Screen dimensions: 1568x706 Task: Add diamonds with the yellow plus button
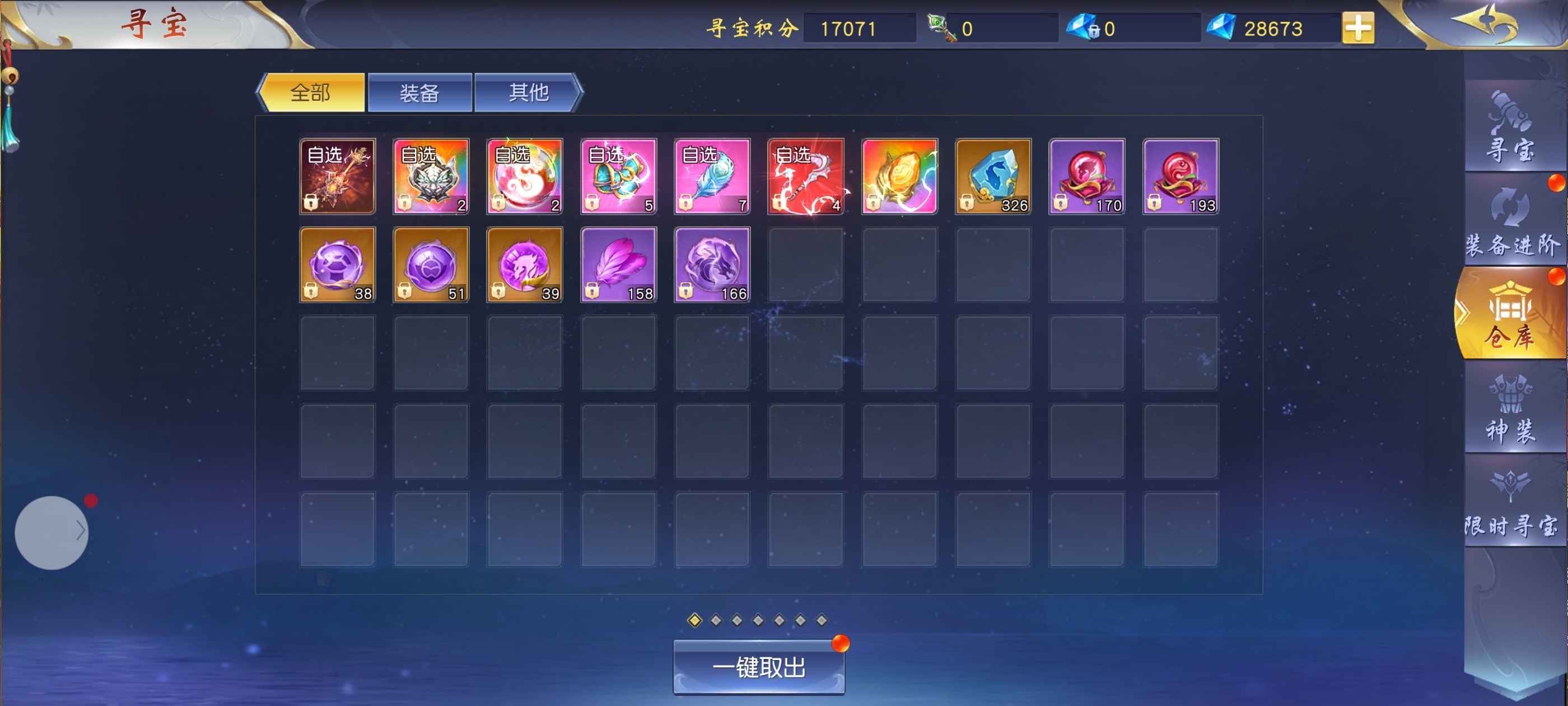pyautogui.click(x=1357, y=28)
